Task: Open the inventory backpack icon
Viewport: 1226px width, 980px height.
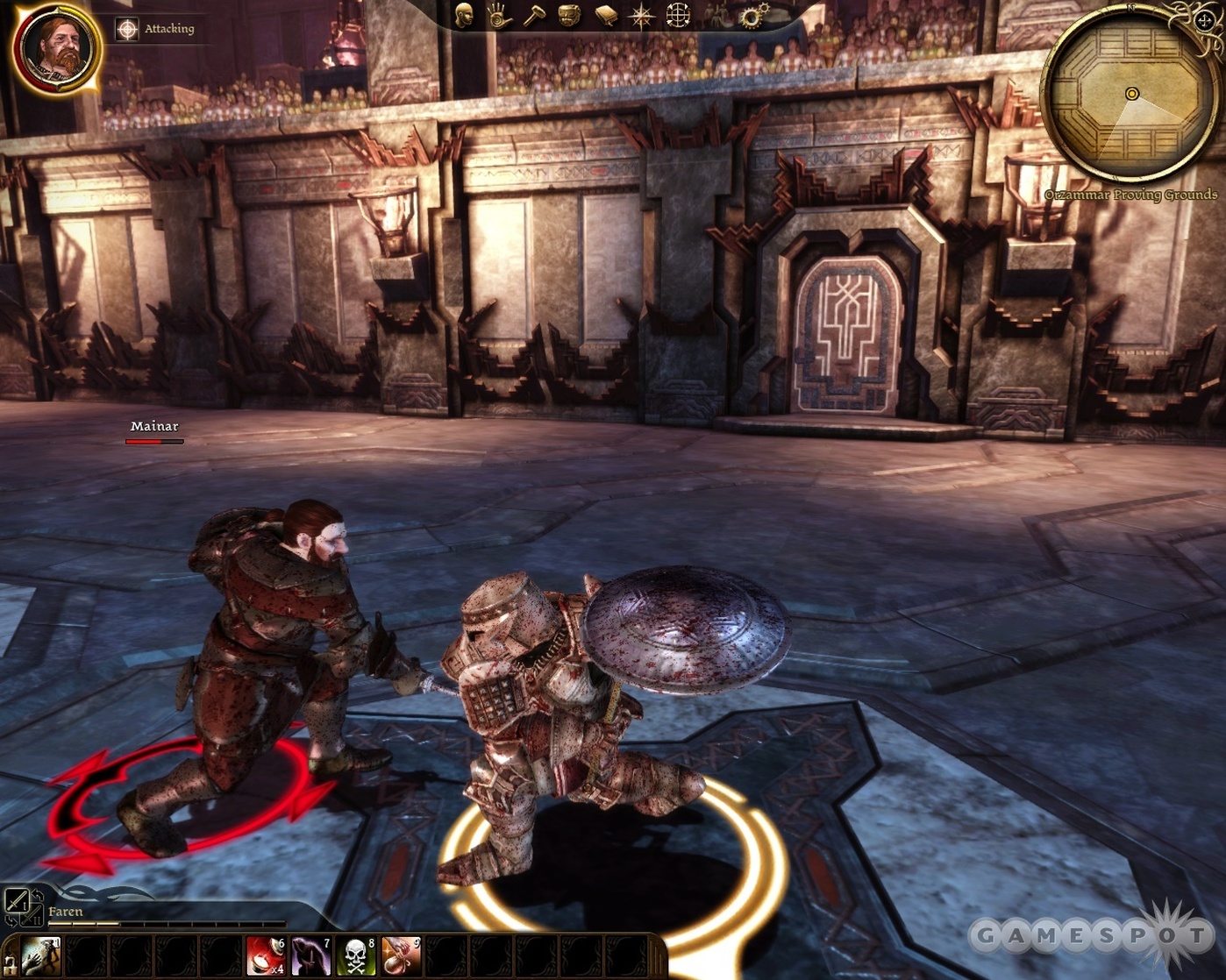Action: (x=569, y=15)
